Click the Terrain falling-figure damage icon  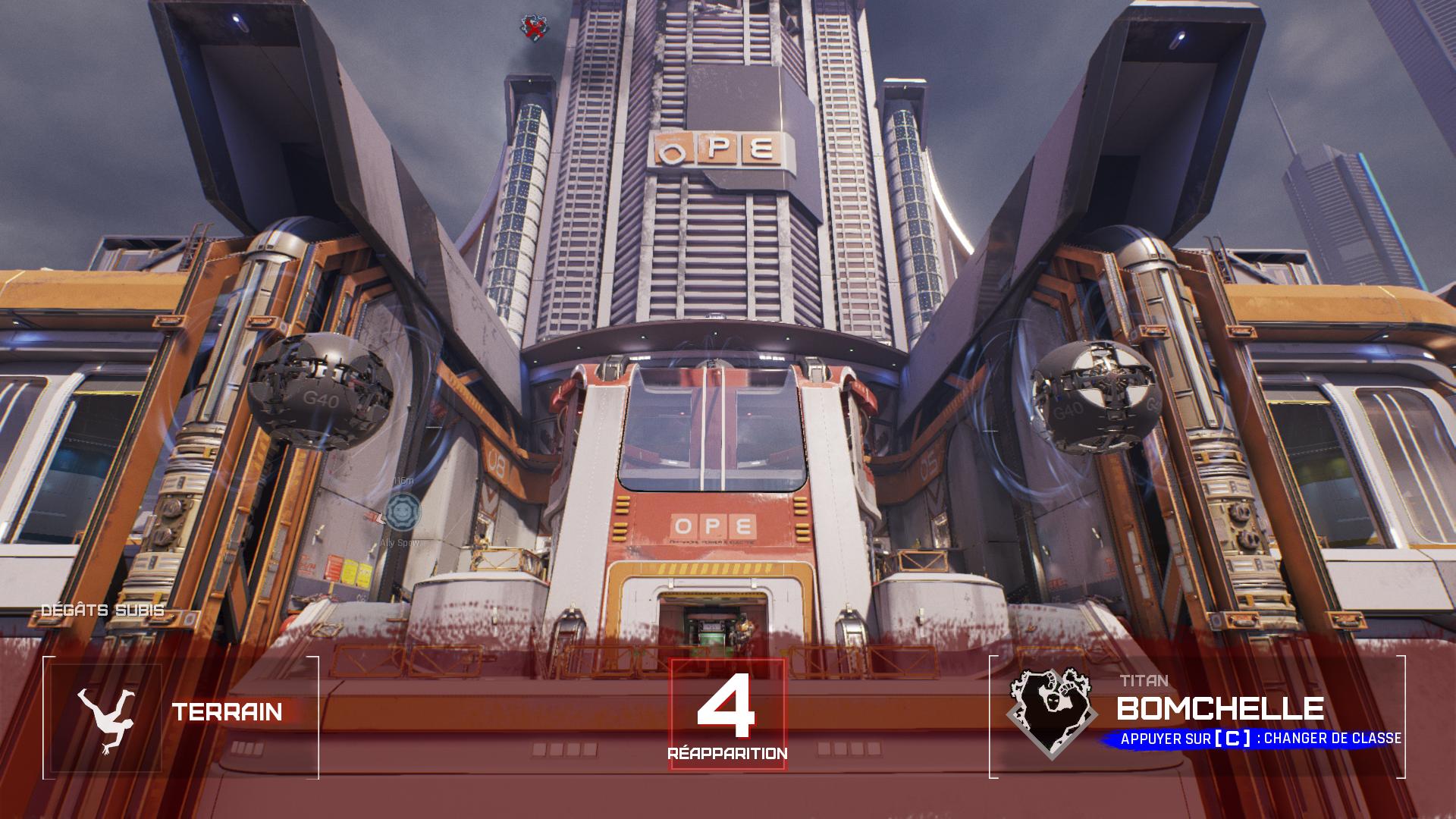(x=104, y=718)
